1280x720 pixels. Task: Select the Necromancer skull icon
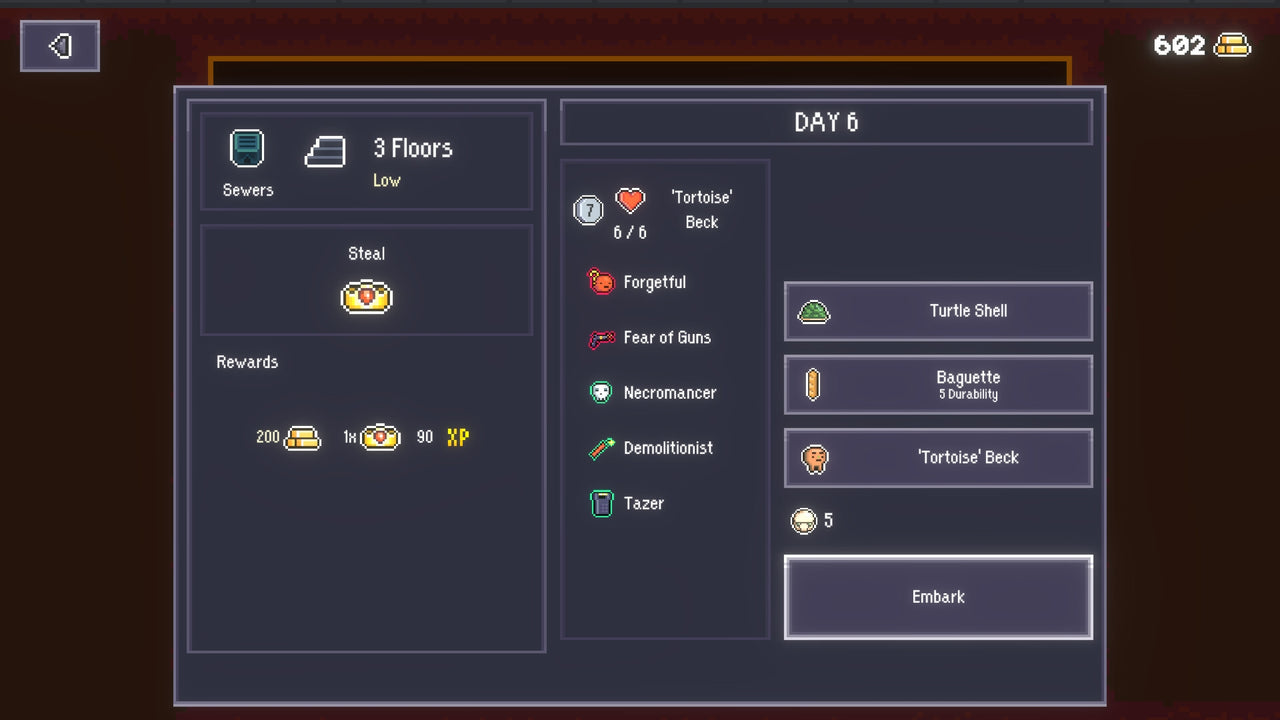click(601, 392)
